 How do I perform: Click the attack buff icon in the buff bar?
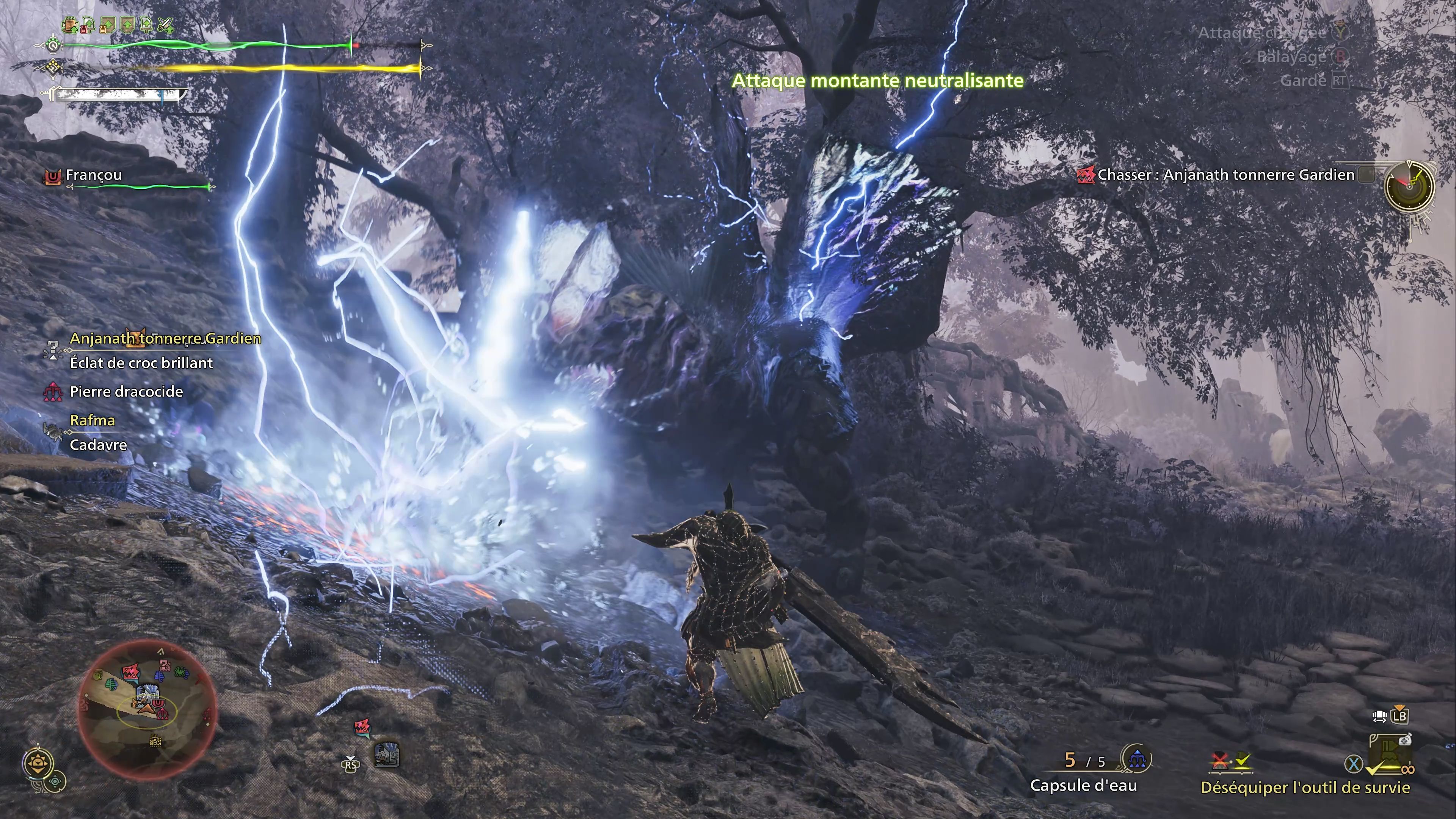146,25
